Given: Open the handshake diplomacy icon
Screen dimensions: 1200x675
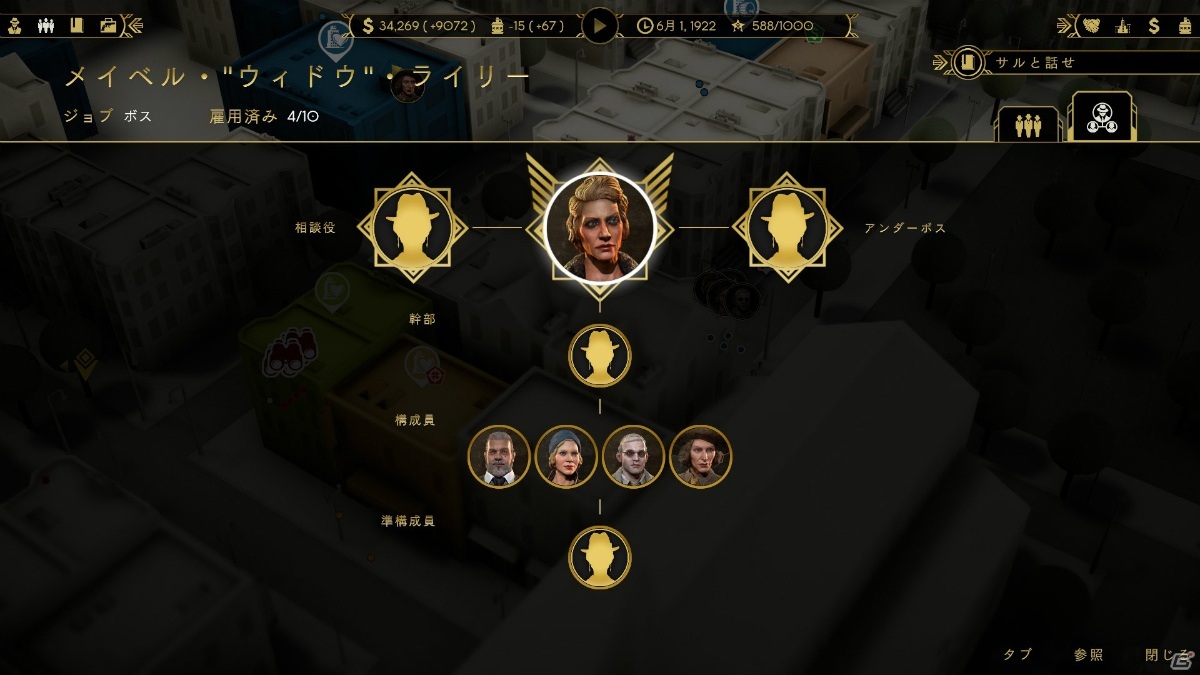Looking at the screenshot, I should pyautogui.click(x=1092, y=25).
